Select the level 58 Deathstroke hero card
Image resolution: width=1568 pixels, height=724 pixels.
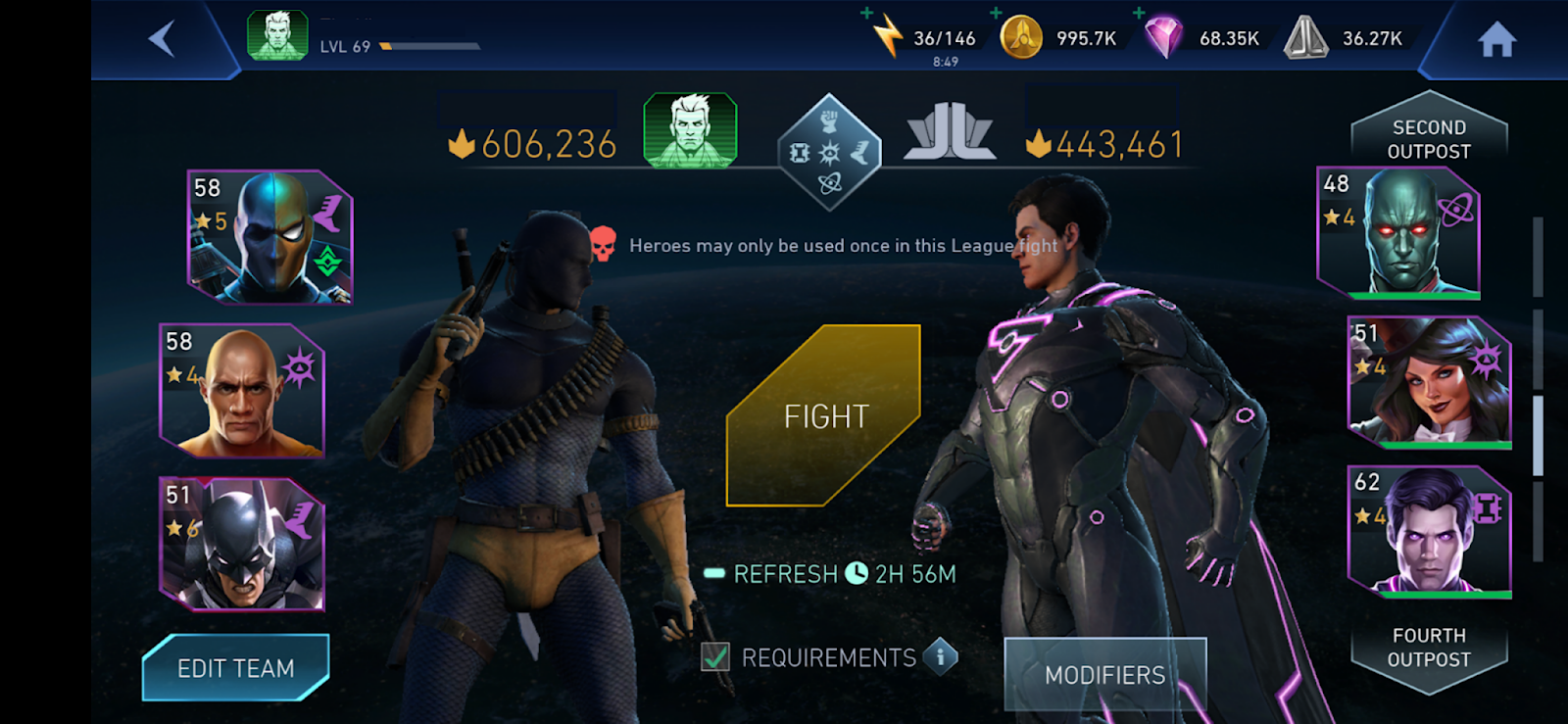click(270, 236)
